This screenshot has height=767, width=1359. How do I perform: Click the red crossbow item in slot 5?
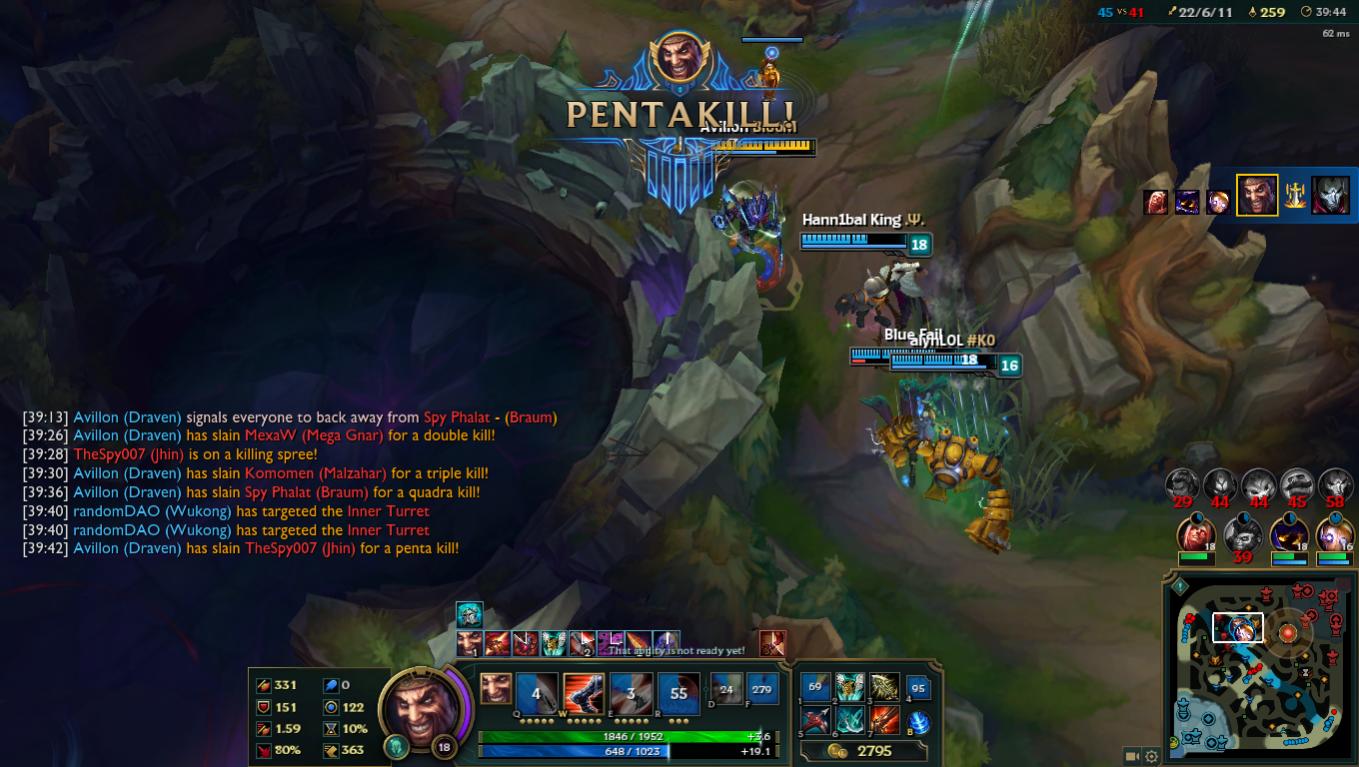tap(815, 720)
